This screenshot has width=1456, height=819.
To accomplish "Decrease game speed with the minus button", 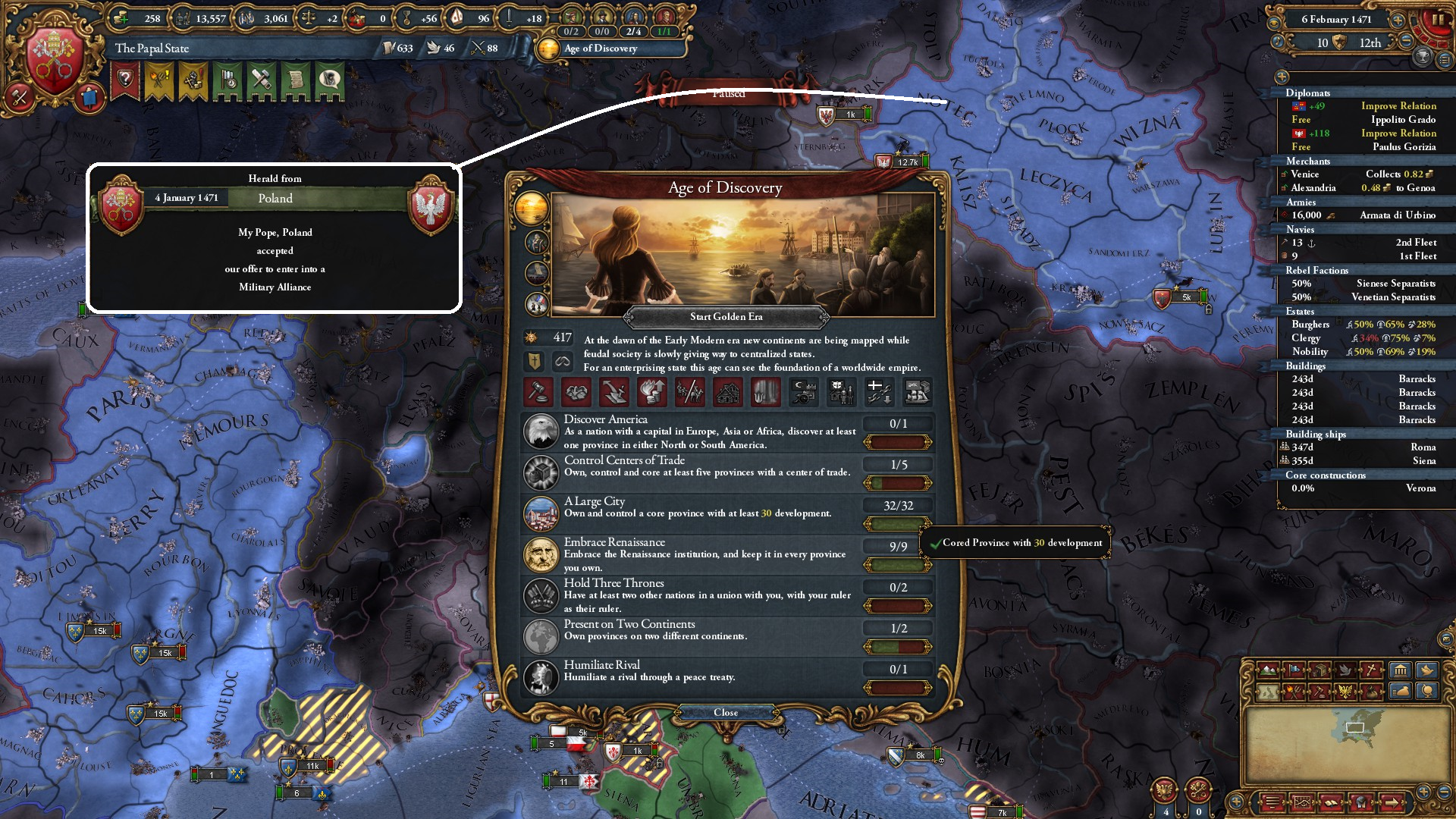I will pyautogui.click(x=1405, y=42).
